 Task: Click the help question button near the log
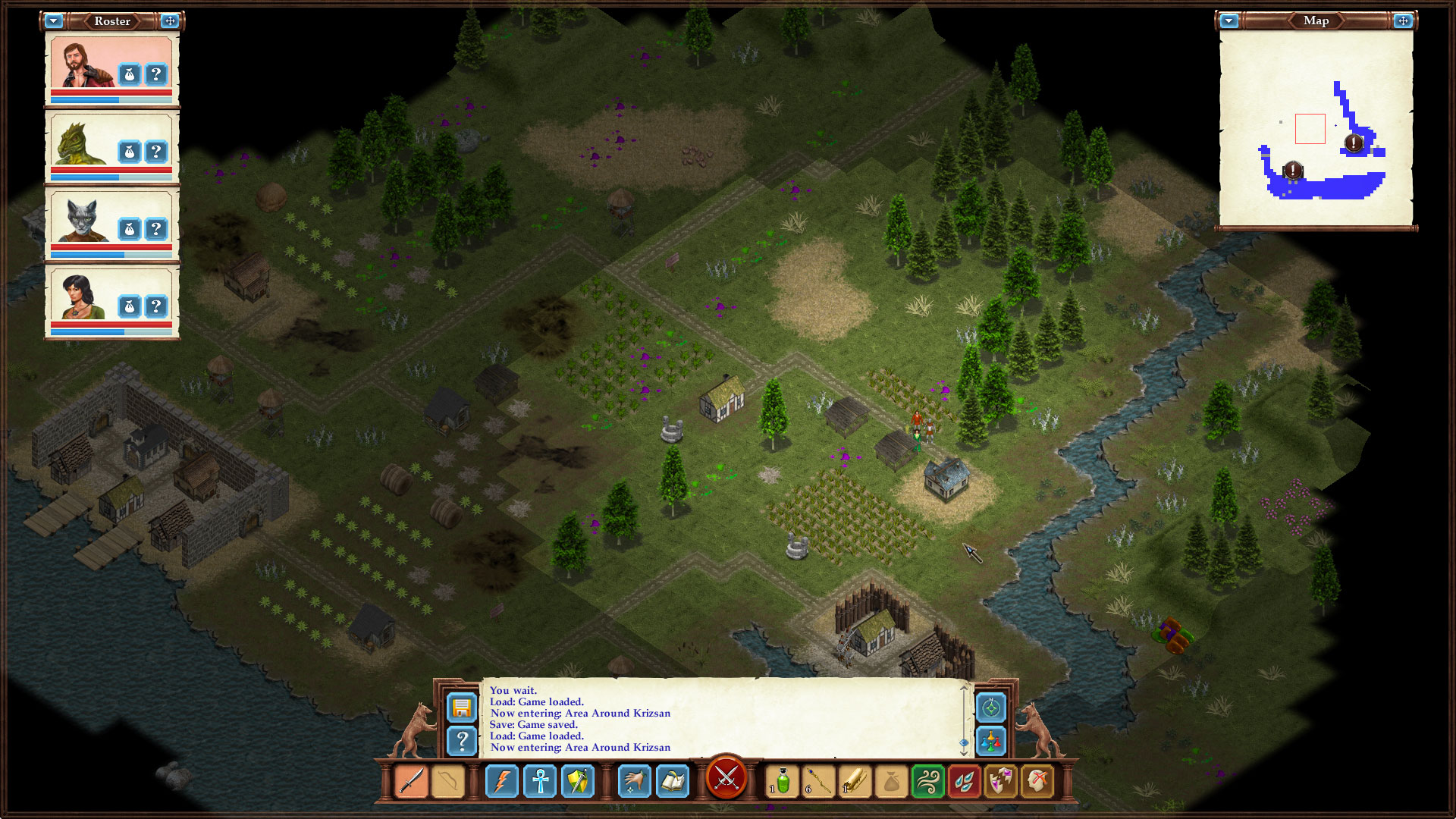point(463,741)
